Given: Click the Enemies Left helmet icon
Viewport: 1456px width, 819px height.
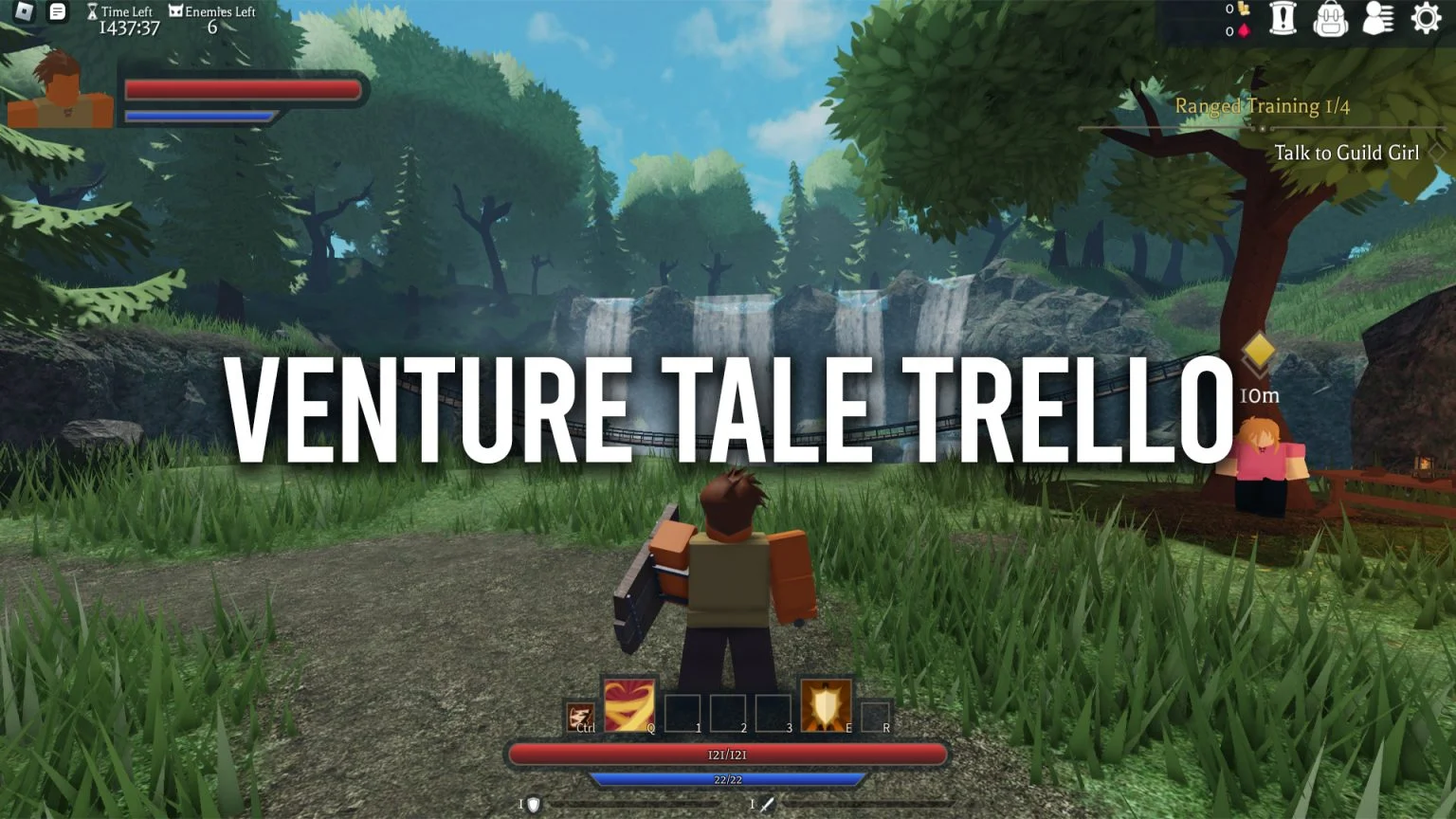Looking at the screenshot, I should pyautogui.click(x=174, y=9).
